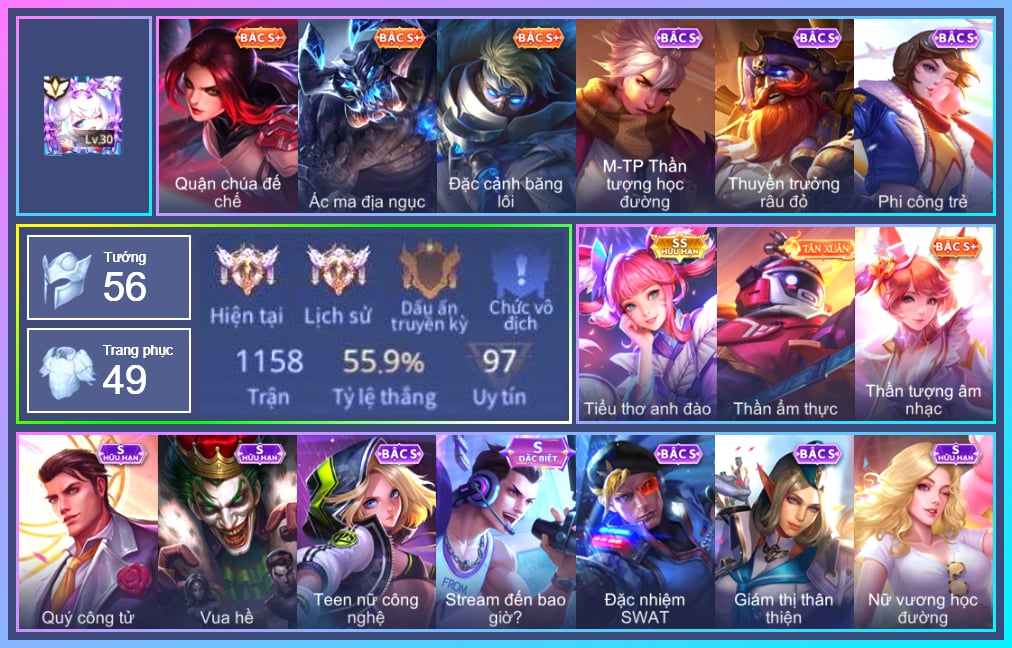Pick the Teen nữ công nghệ skin
Screen dimensions: 1012x648
(x=366, y=531)
